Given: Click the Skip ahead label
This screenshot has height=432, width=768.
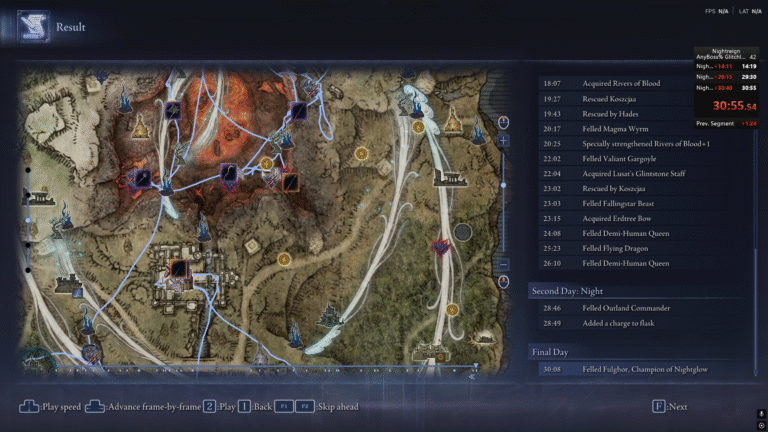Looking at the screenshot, I should (336, 407).
